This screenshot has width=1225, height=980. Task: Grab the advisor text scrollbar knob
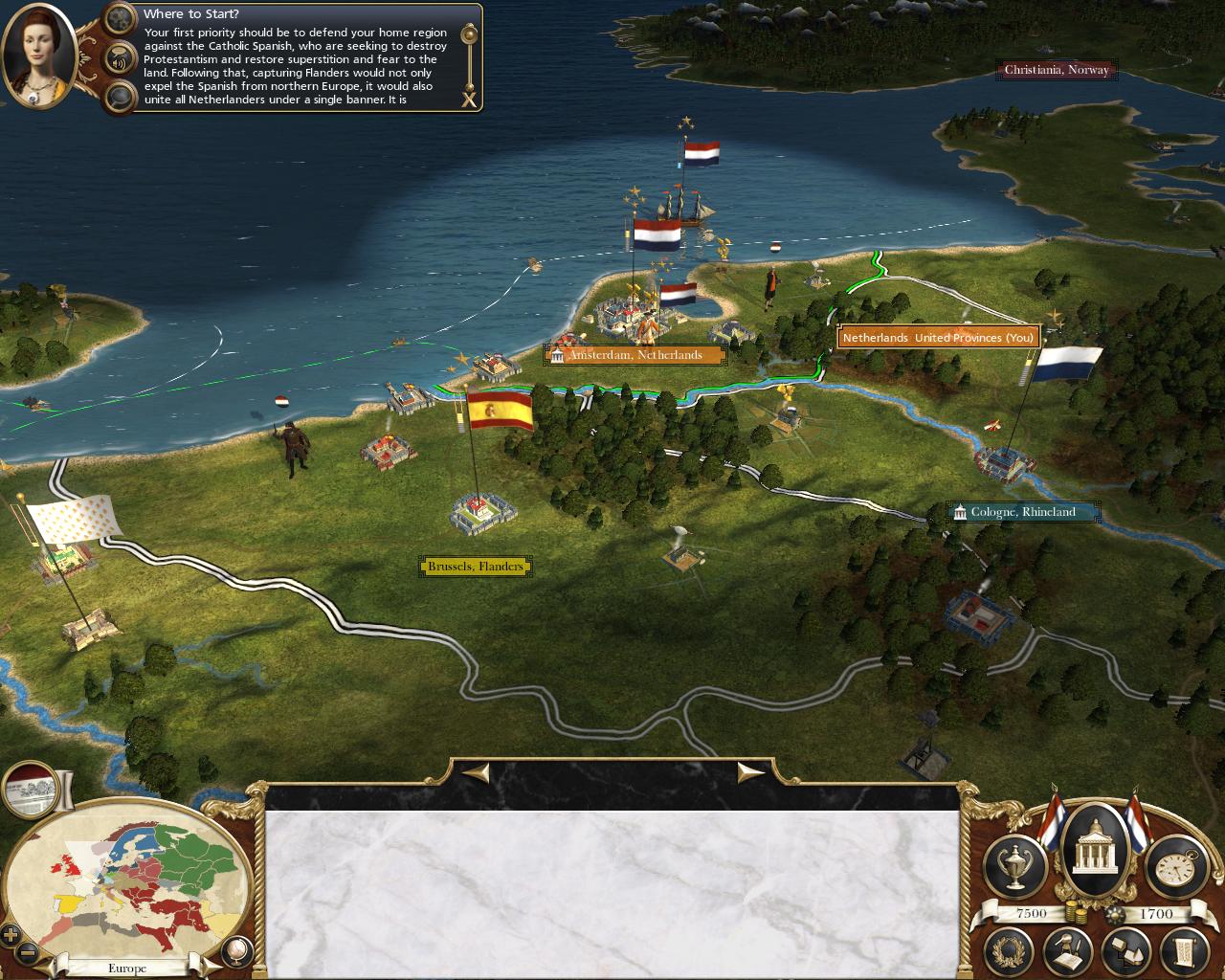[469, 35]
